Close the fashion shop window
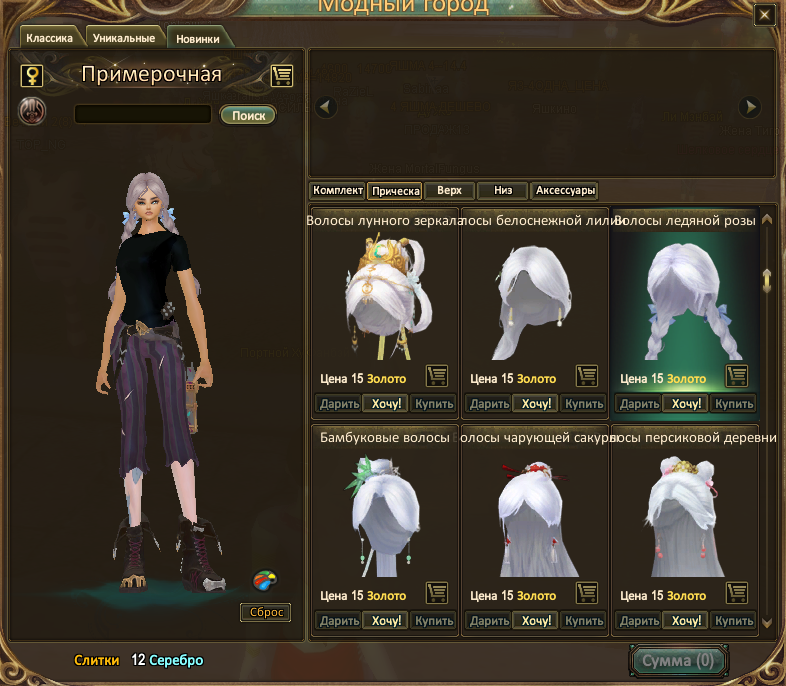 [x=765, y=15]
